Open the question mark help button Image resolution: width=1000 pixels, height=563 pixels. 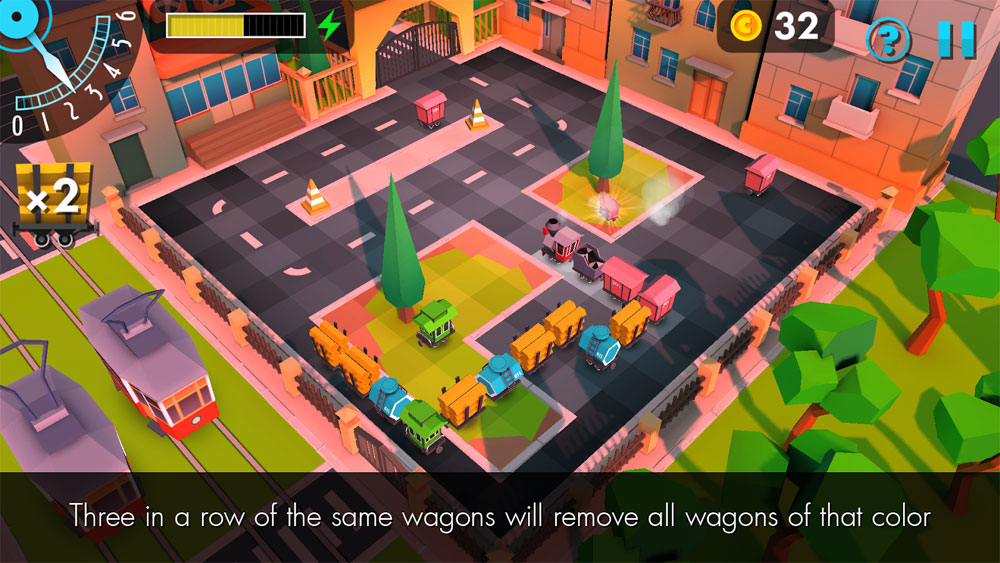(887, 41)
